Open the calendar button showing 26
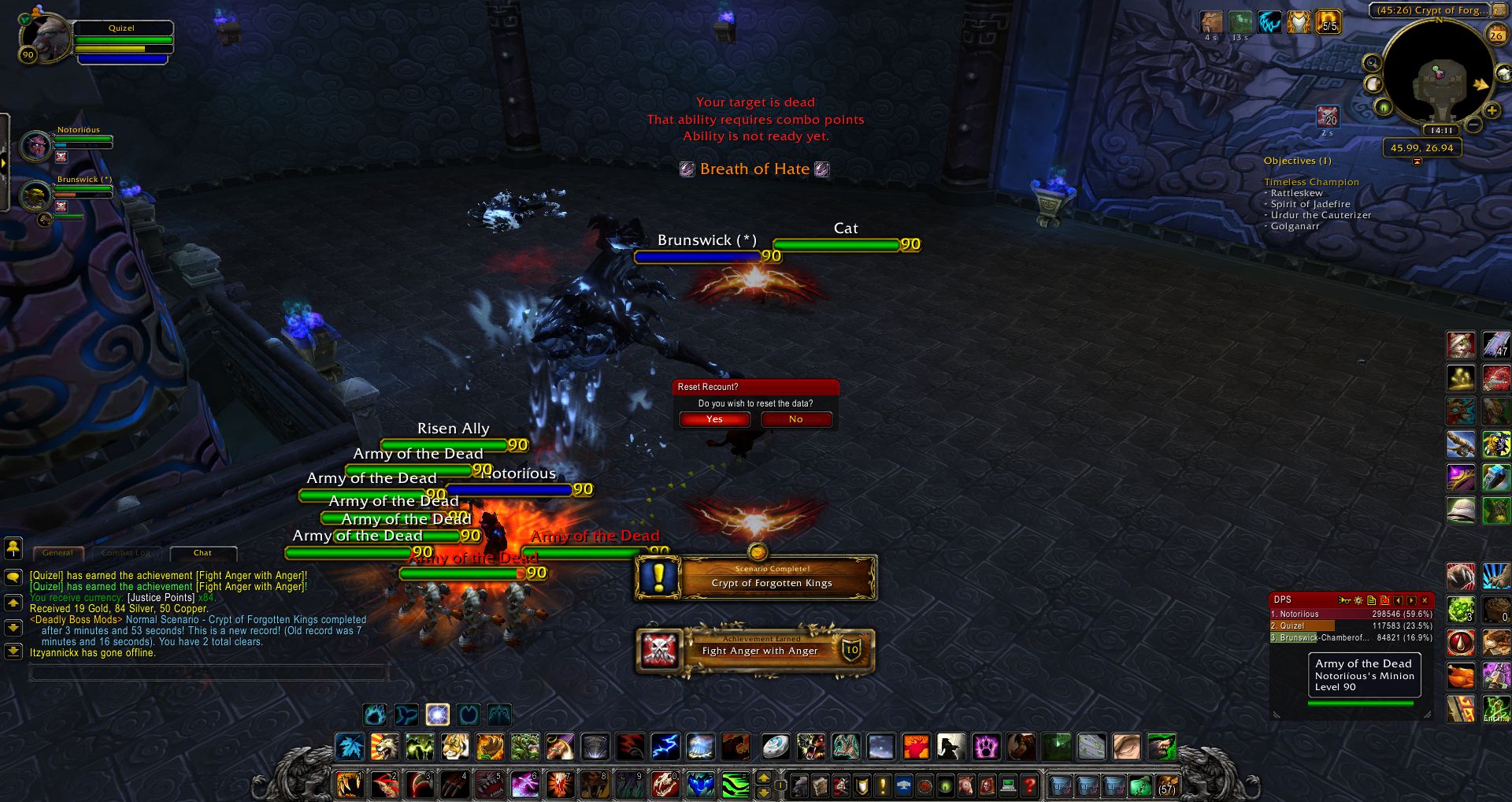This screenshot has width=1512, height=802. [x=1495, y=35]
